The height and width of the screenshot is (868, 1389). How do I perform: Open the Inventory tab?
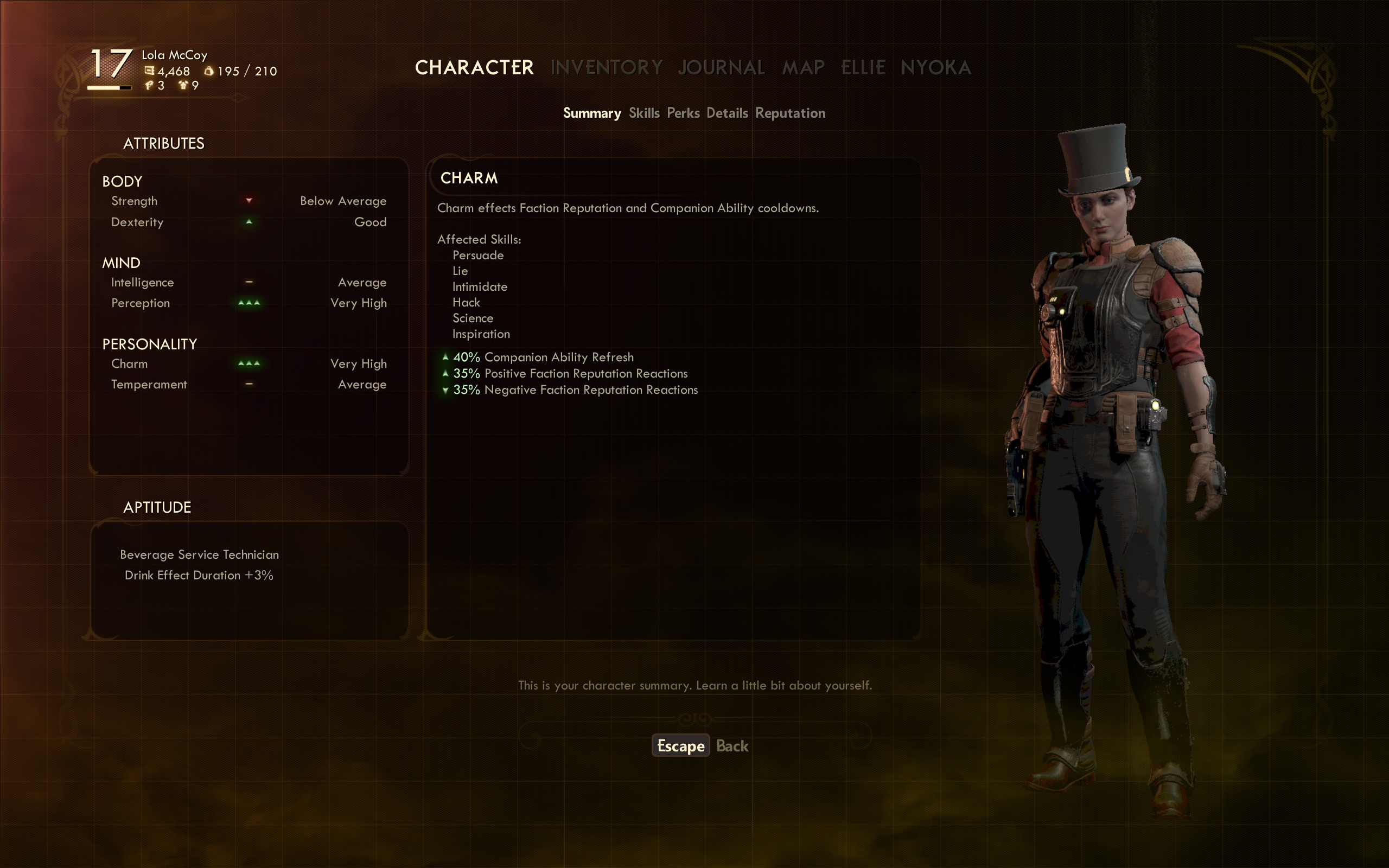pos(606,68)
